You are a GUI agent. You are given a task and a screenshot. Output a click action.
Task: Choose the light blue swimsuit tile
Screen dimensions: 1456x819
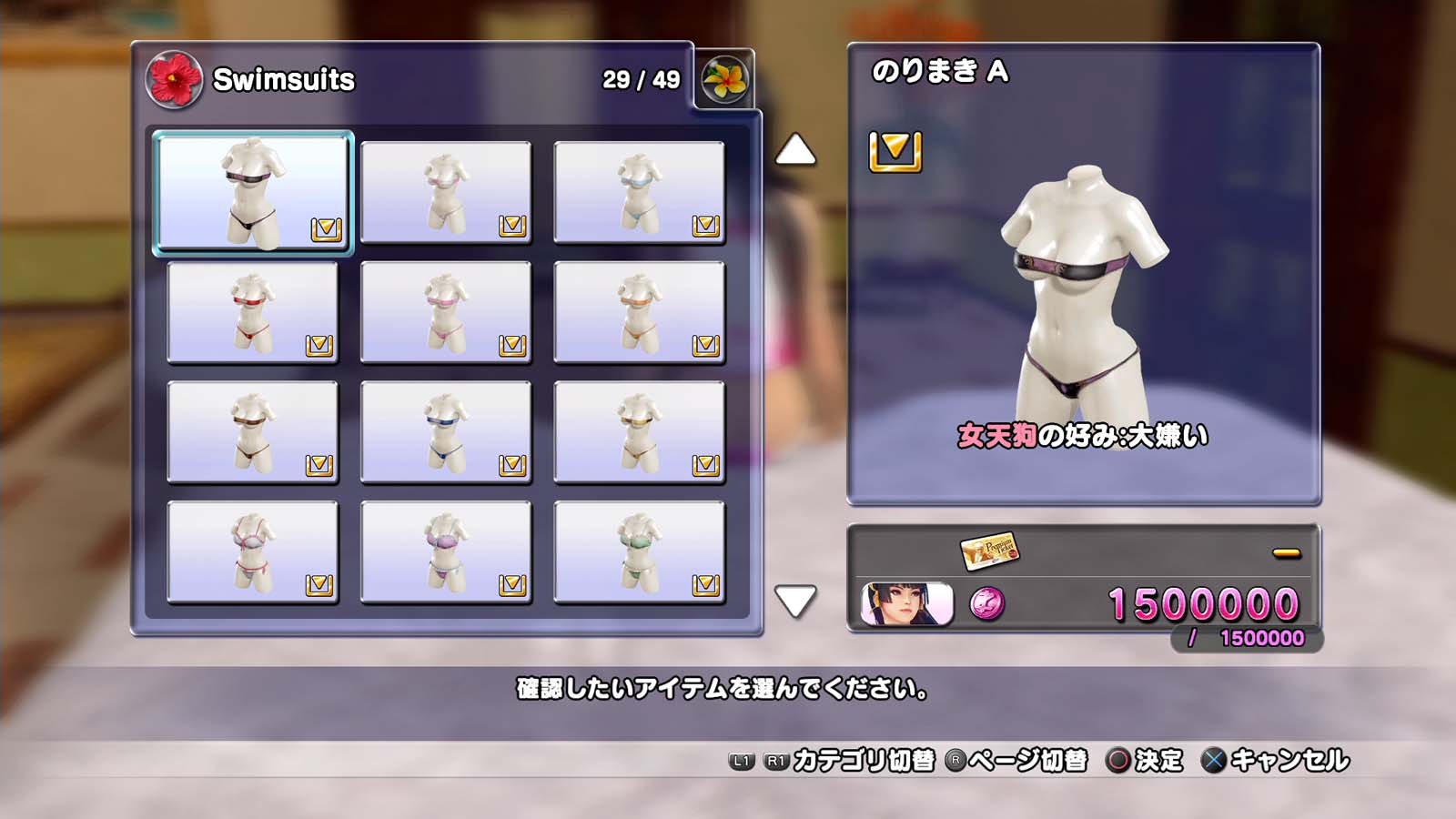coord(639,192)
